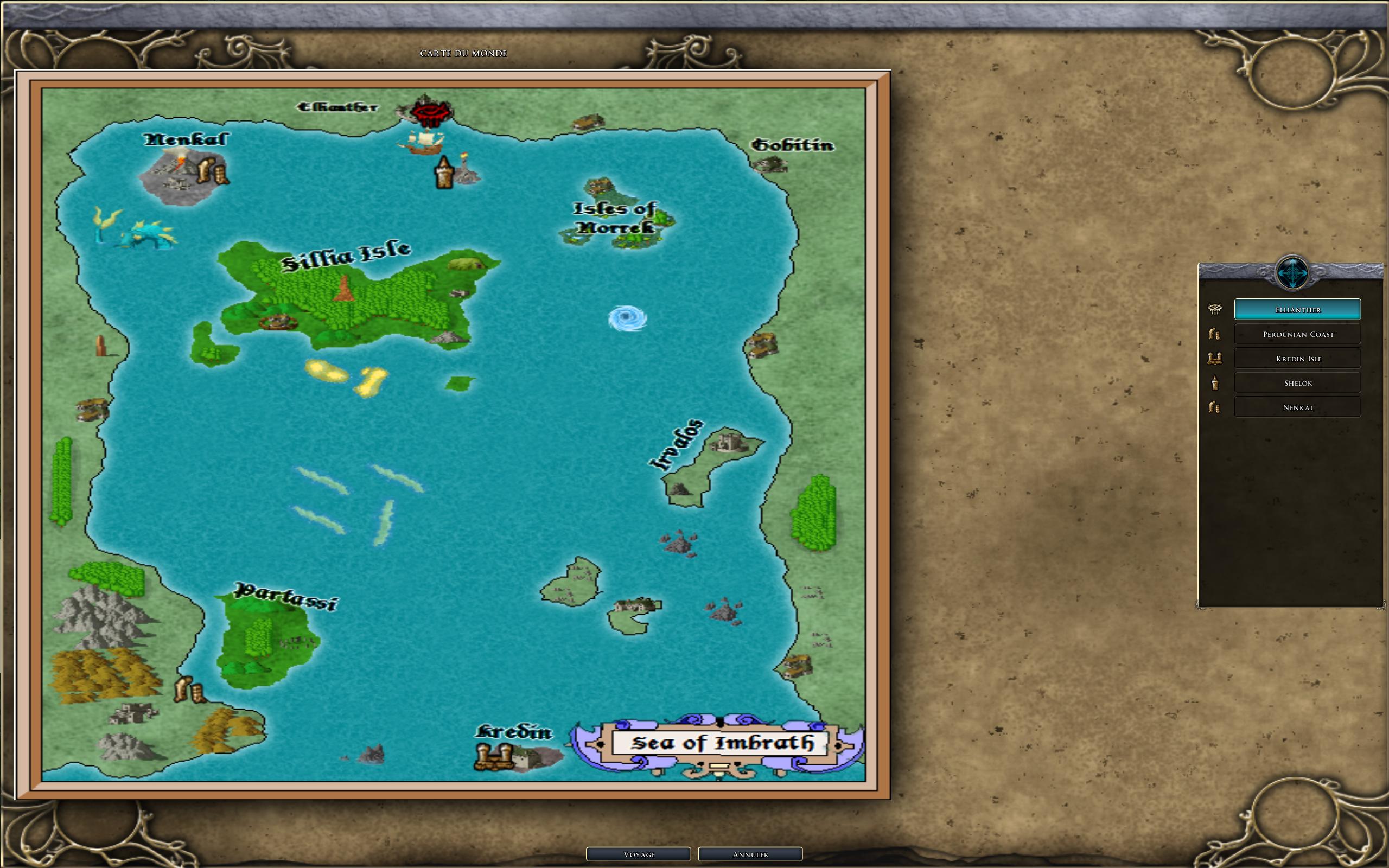The width and height of the screenshot is (1389, 868).
Task: Select the Kredin castle marker on the map
Action: (494, 757)
